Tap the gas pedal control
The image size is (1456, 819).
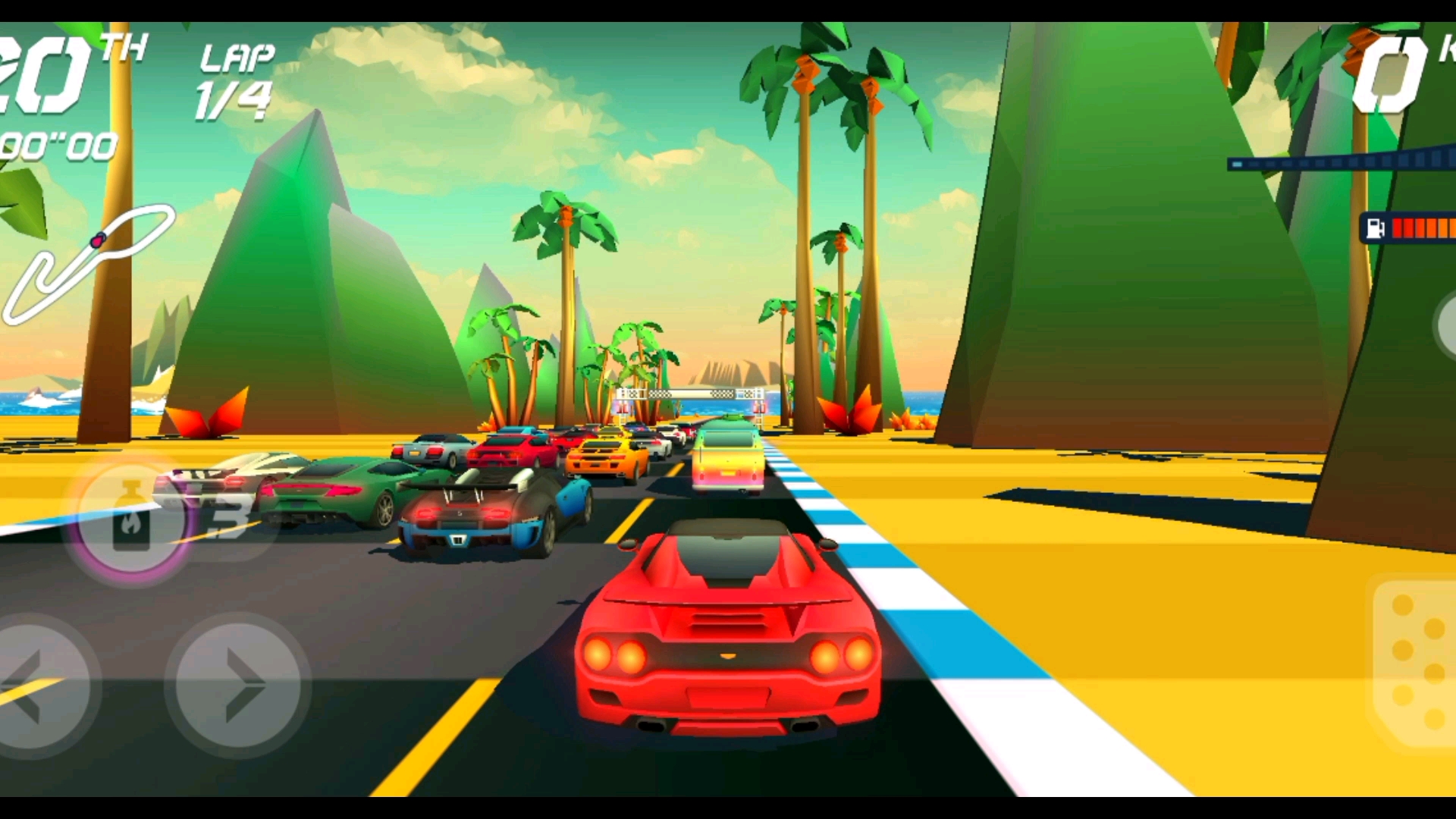(1416, 664)
